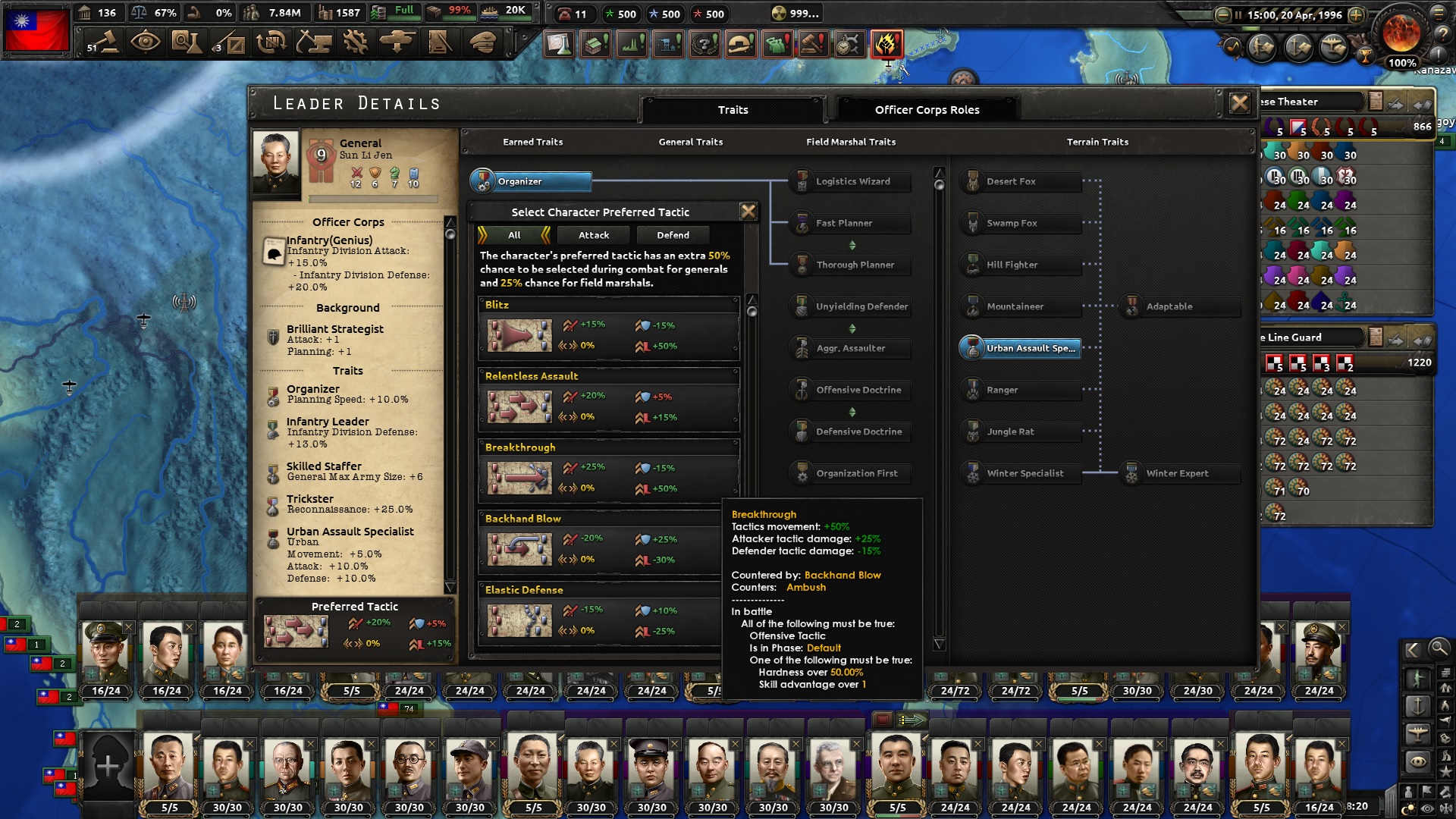
Task: Open the intelligence agency eye icon
Action: tap(147, 42)
